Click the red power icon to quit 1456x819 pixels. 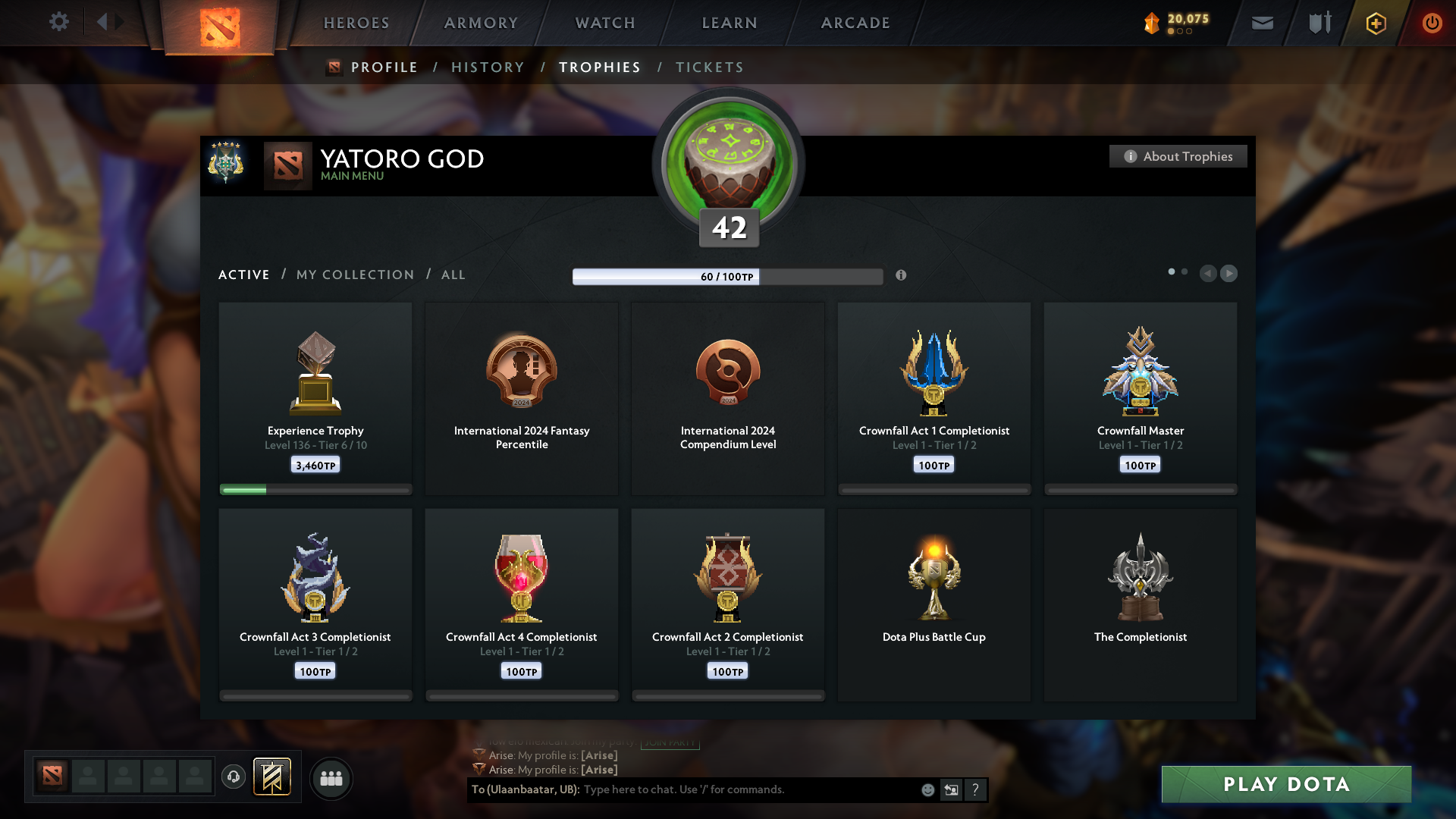point(1432,23)
